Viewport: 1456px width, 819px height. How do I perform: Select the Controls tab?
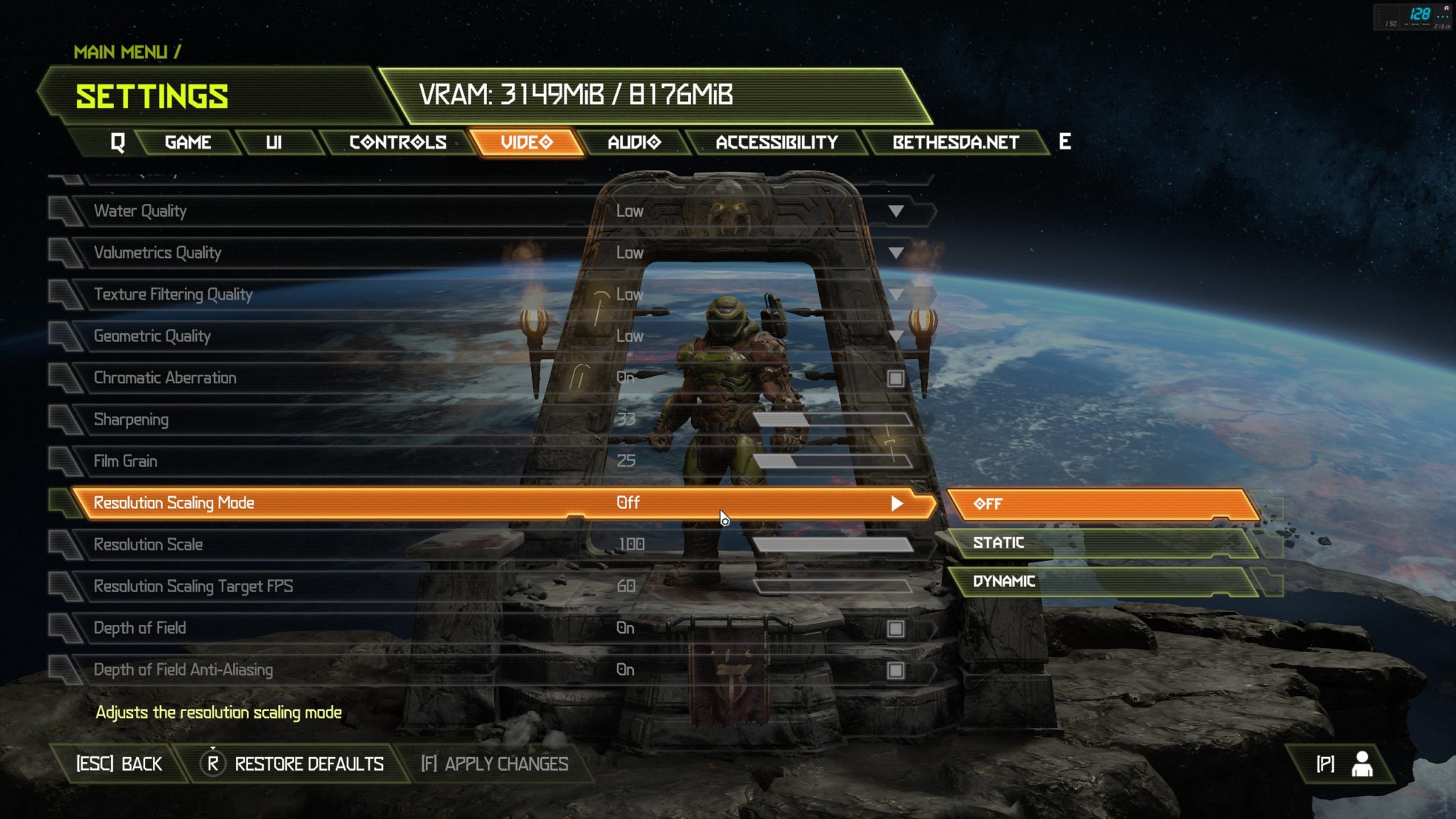click(397, 142)
